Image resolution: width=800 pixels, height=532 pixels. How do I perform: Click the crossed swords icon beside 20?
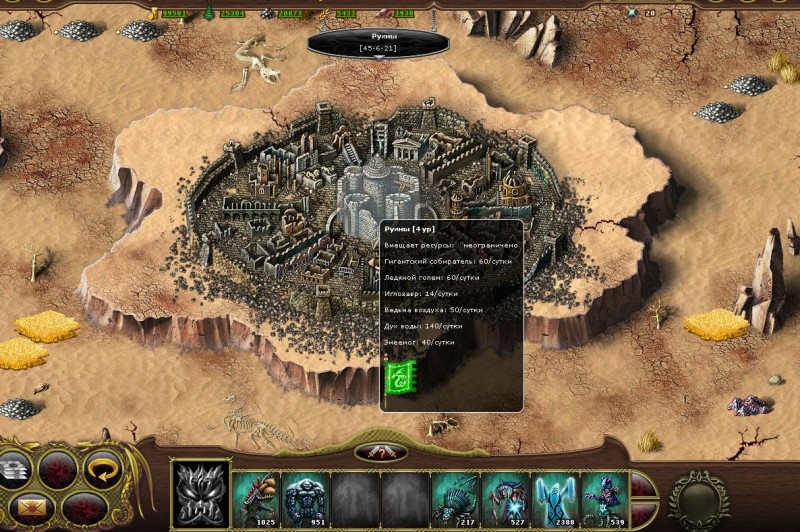pyautogui.click(x=631, y=13)
